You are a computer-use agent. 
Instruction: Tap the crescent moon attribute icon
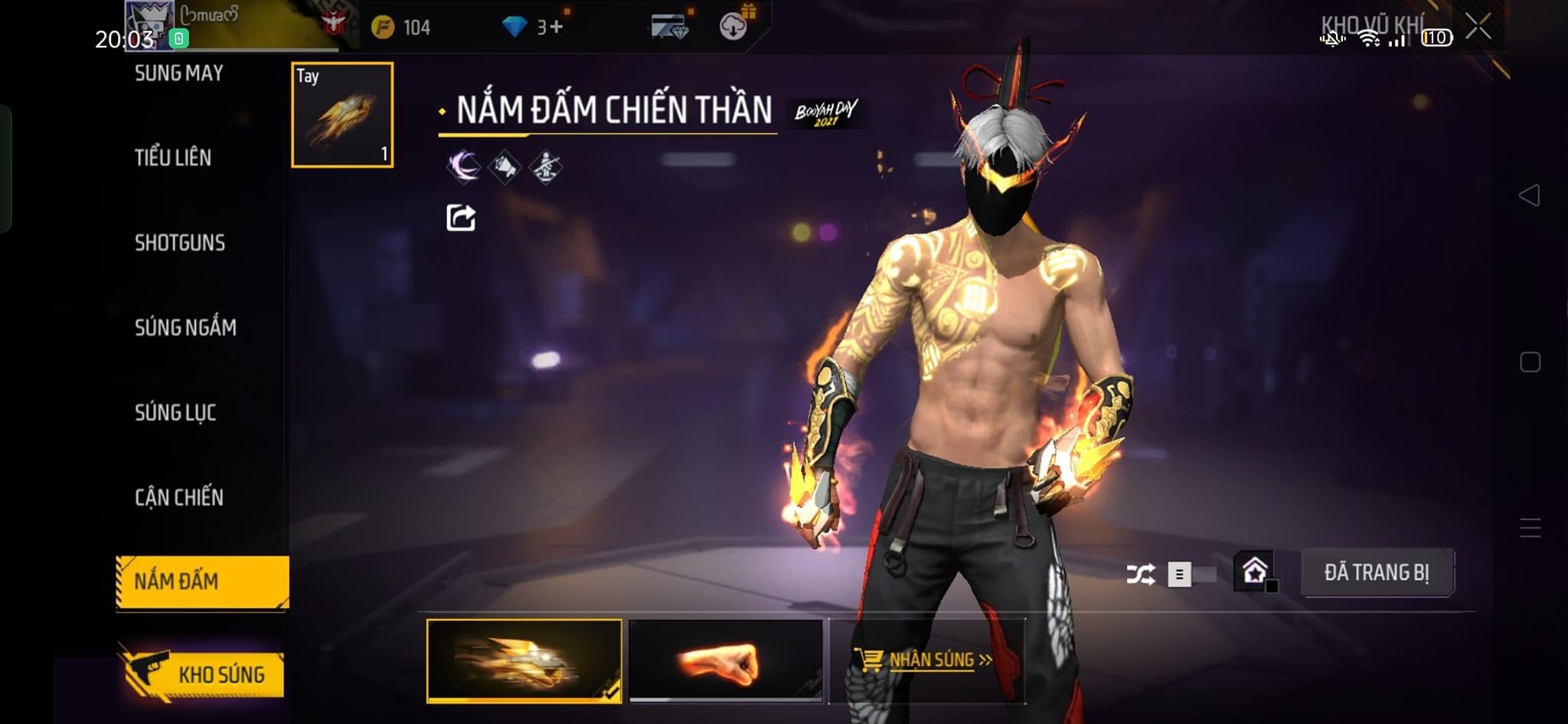coord(464,166)
